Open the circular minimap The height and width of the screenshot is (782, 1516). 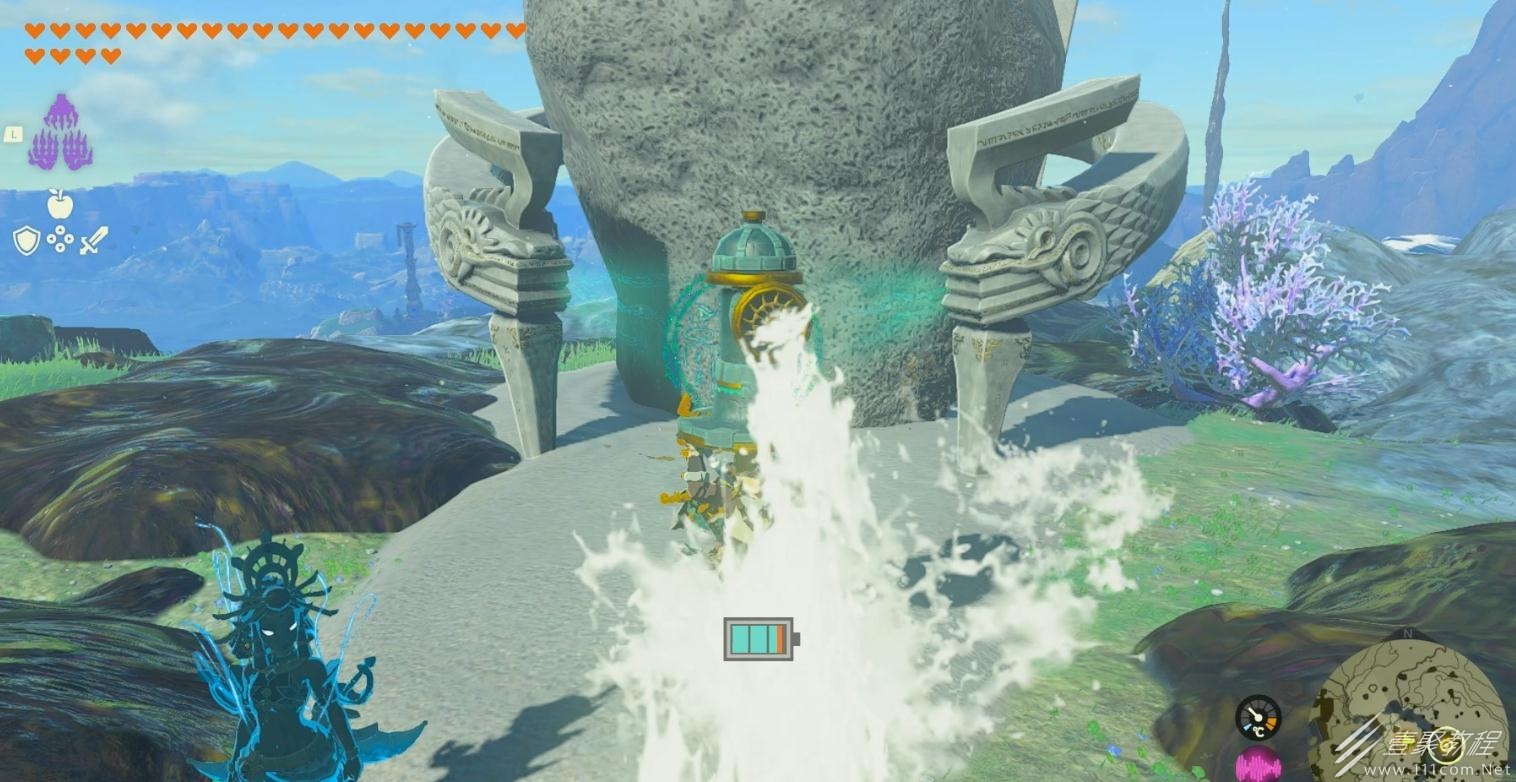tap(1408, 706)
